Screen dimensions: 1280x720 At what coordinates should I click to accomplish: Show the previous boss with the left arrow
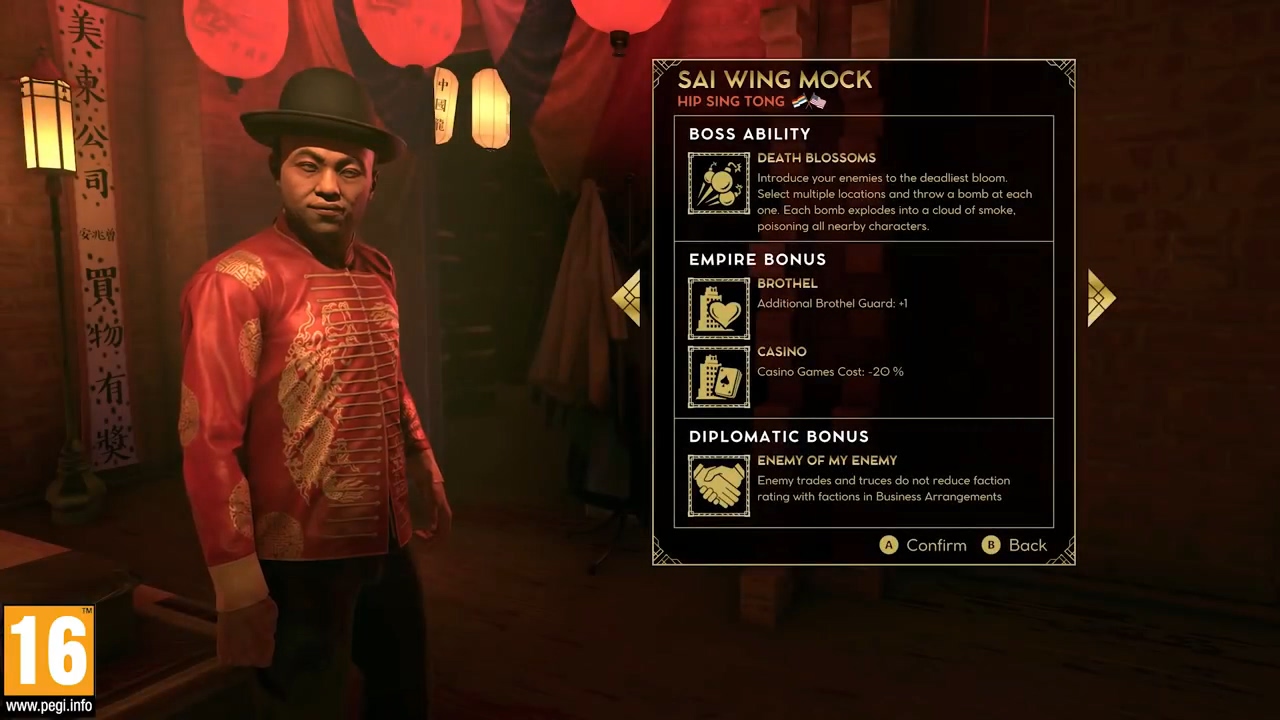tap(627, 298)
